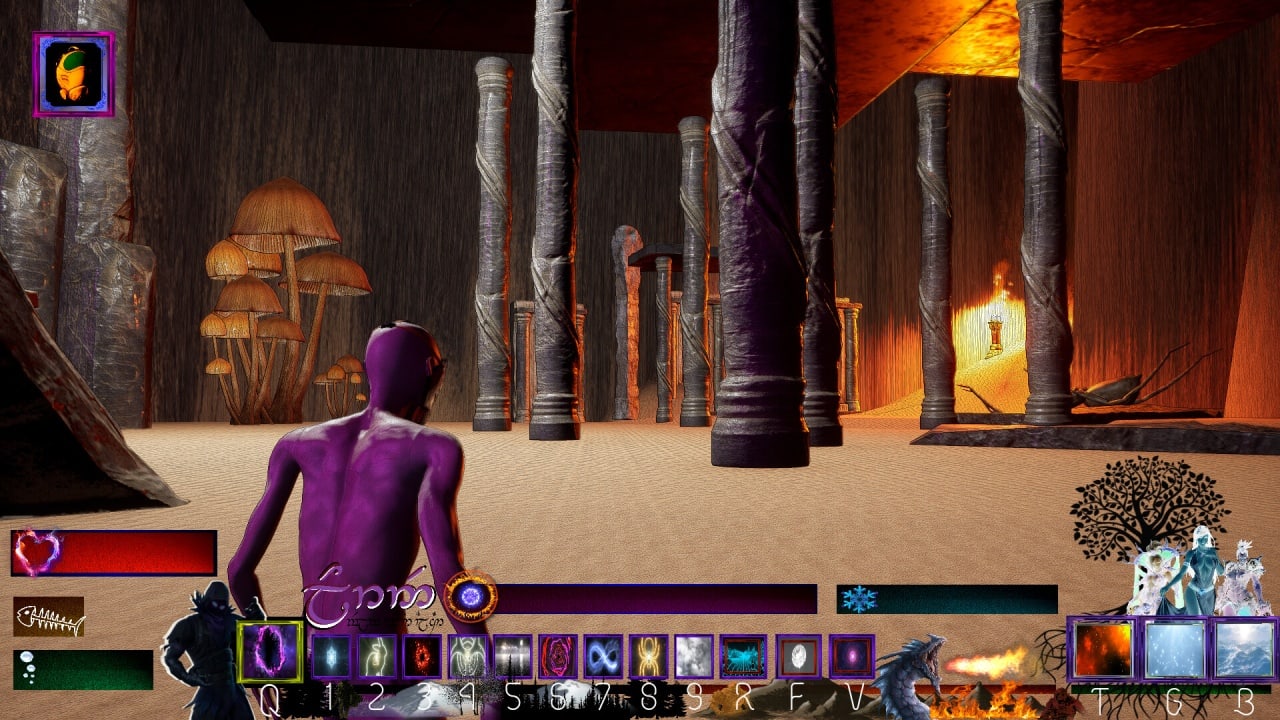
Task: Click the orange creature portrait icon
Action: tap(73, 74)
